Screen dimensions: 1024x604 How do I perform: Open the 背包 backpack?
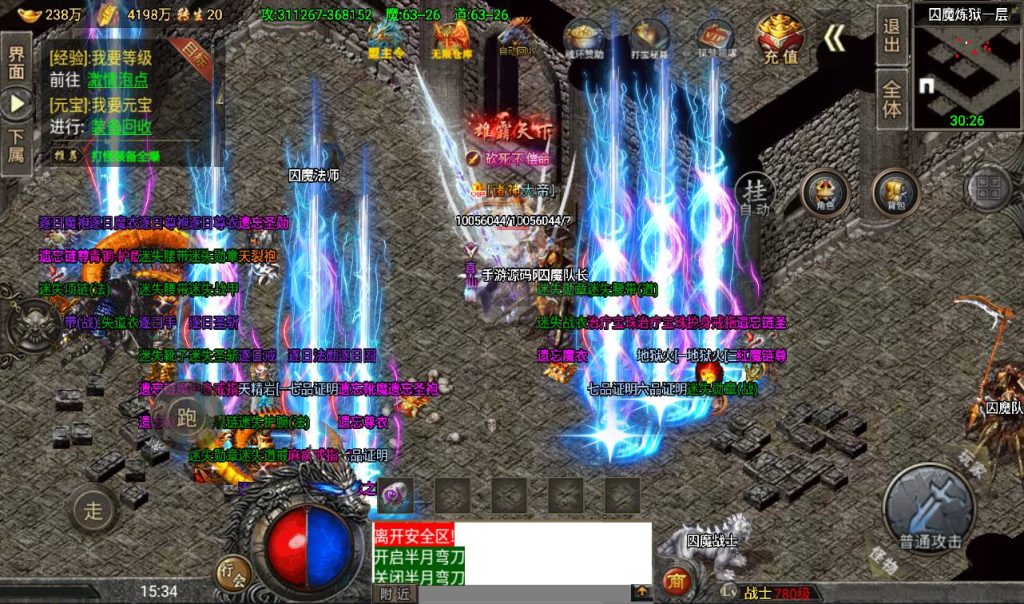tap(895, 192)
